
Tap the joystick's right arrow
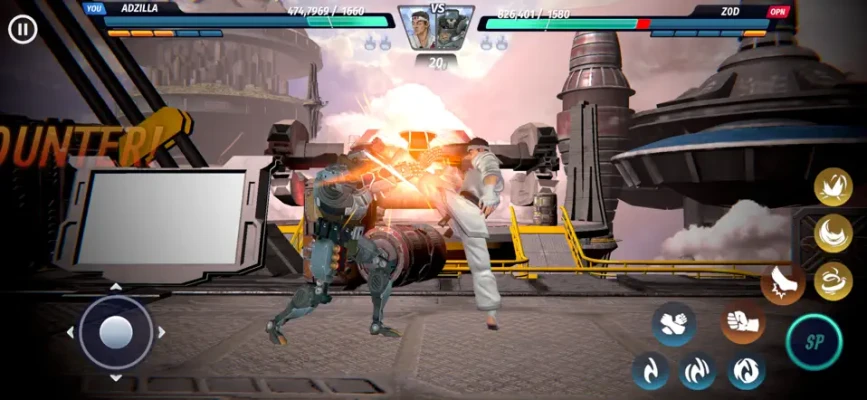tap(162, 332)
